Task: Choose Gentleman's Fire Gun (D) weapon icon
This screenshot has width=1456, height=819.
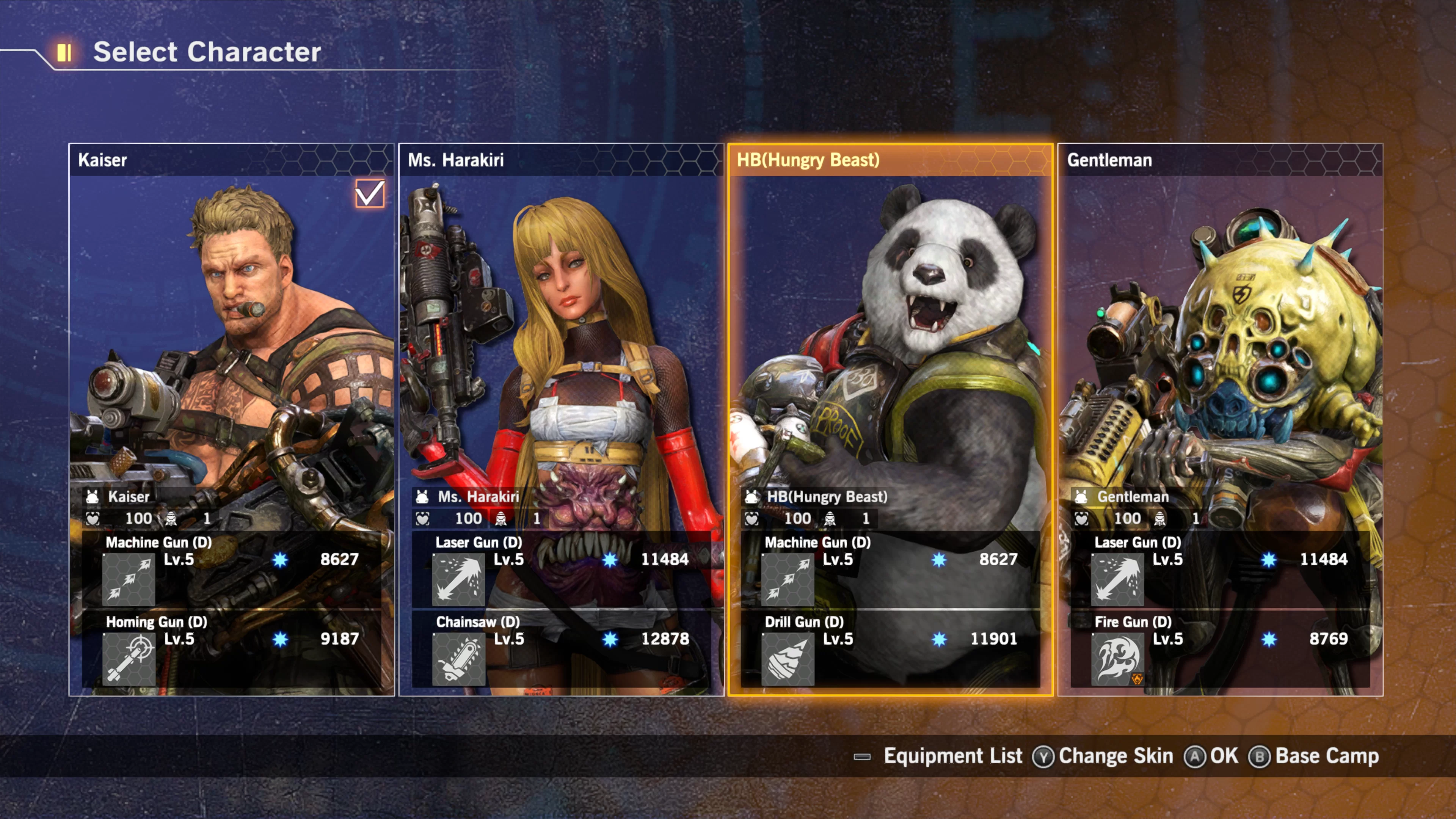Action: [1117, 659]
